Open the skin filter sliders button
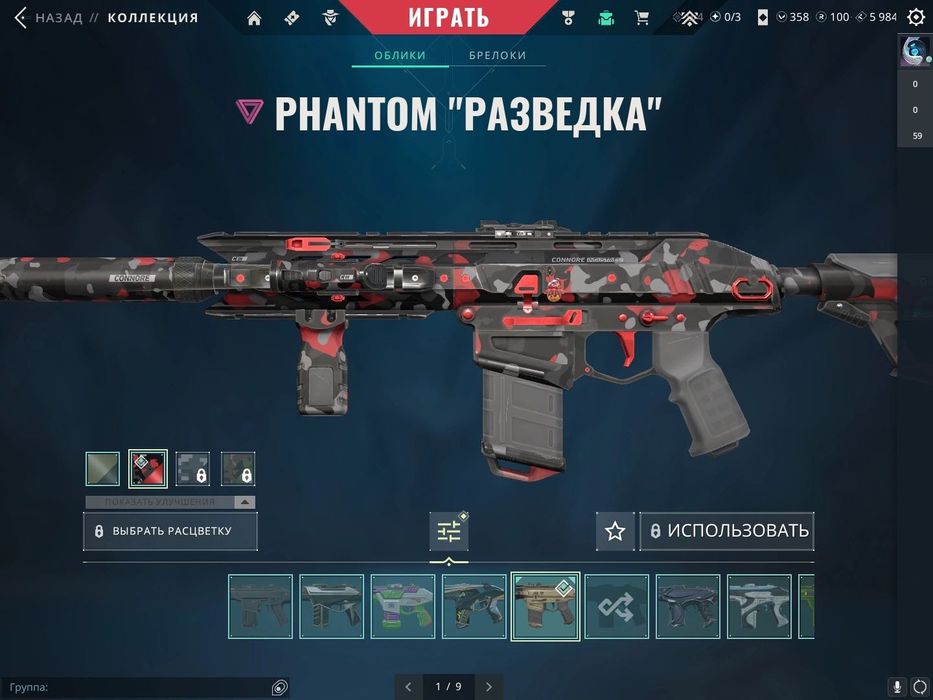This screenshot has width=933, height=700. click(x=449, y=531)
